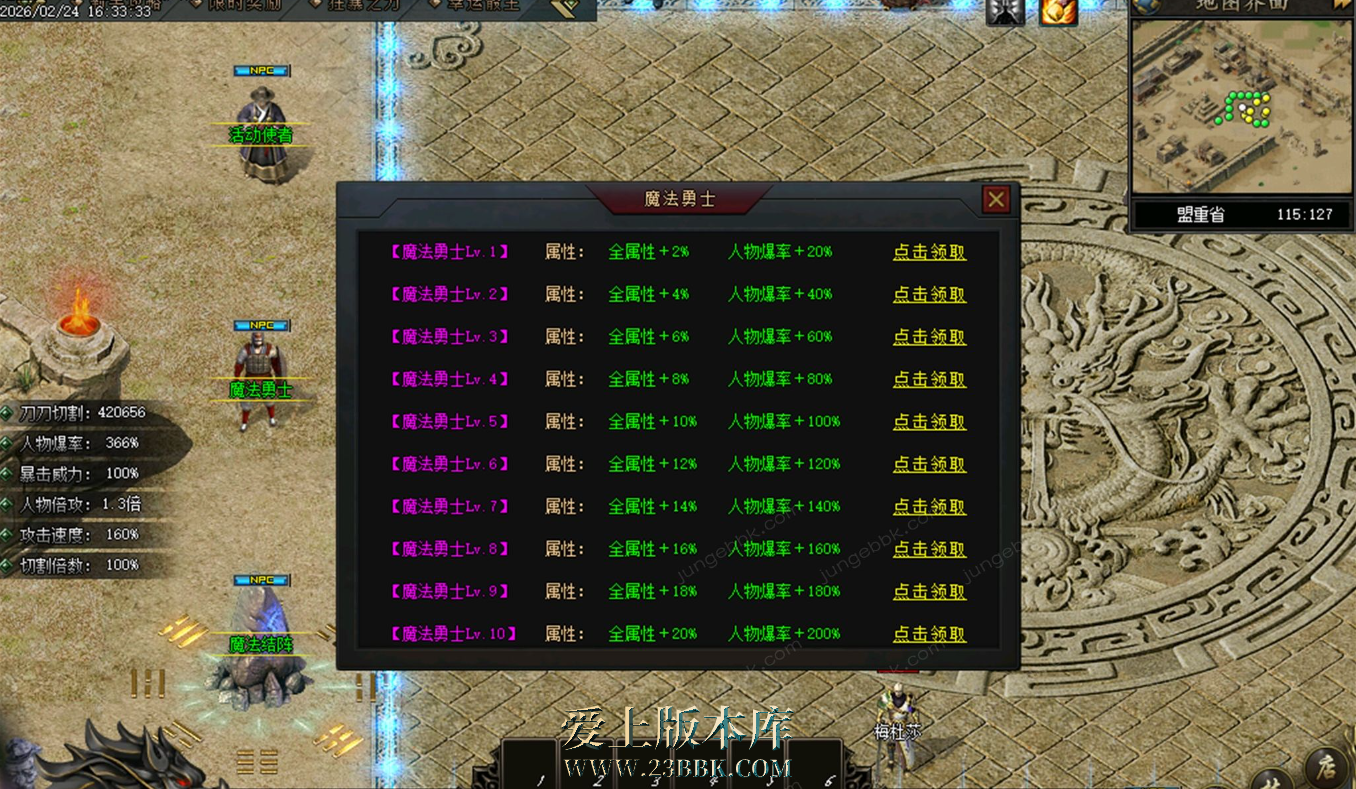Click the round emblem icon left of the shop icon
Image resolution: width=1356 pixels, height=789 pixels.
pos(1273,784)
